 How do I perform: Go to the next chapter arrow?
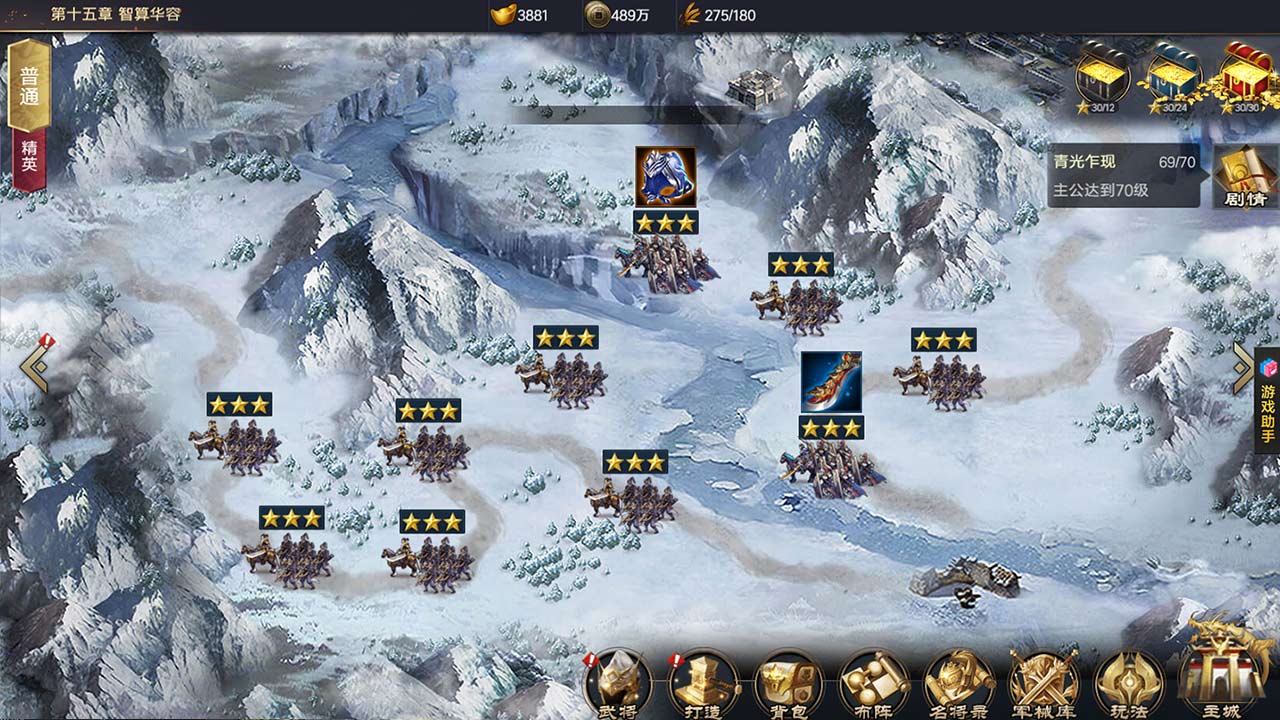1243,368
